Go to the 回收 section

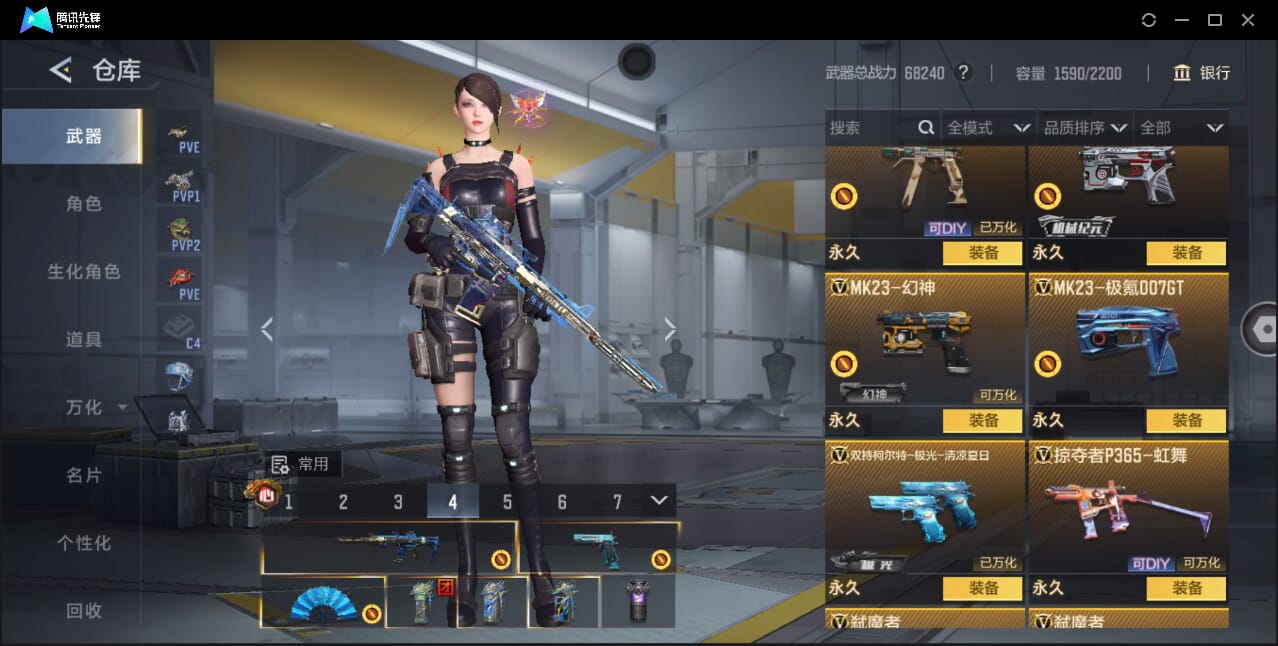tap(83, 611)
